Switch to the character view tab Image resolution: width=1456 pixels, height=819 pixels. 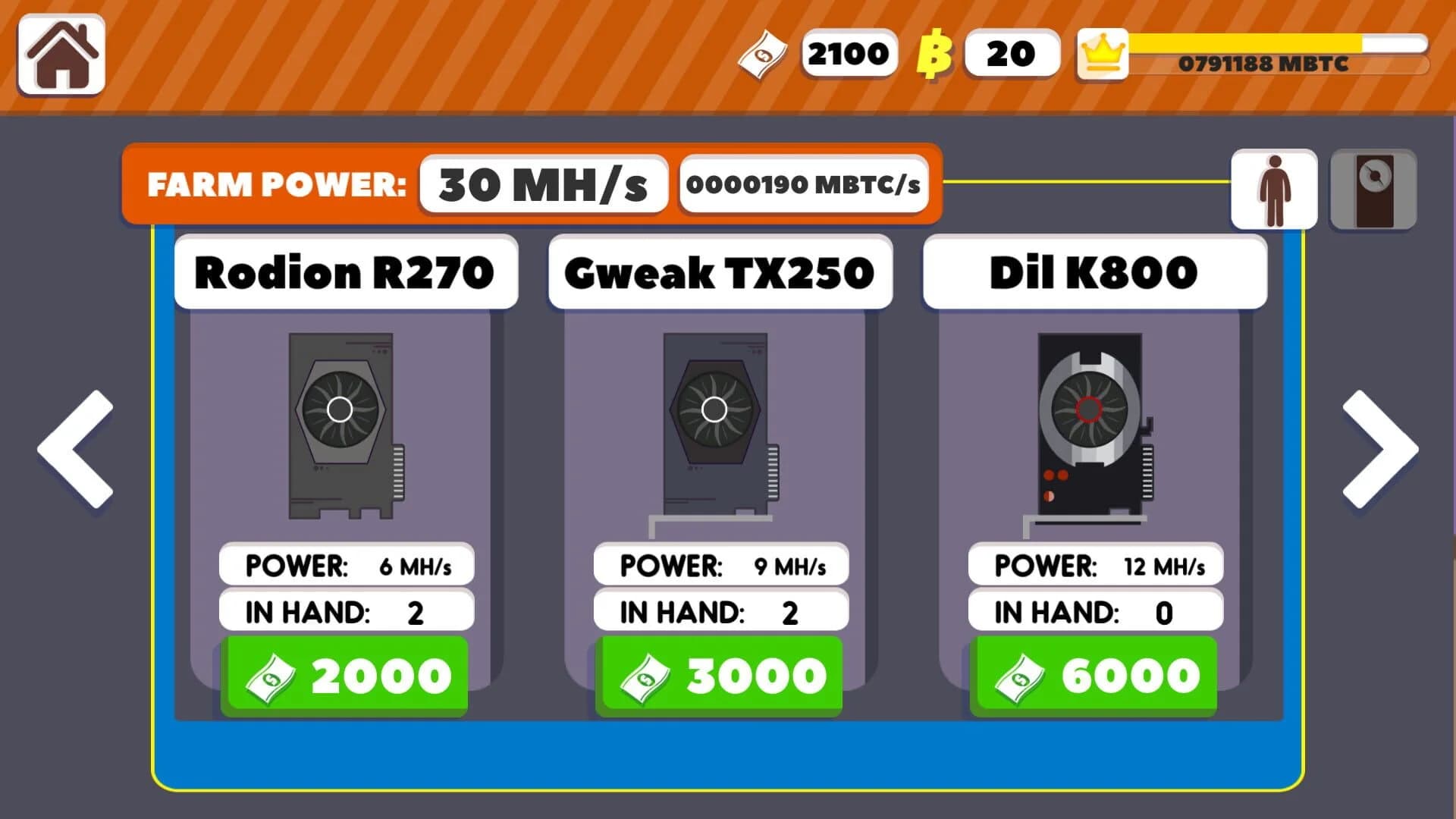(1272, 188)
